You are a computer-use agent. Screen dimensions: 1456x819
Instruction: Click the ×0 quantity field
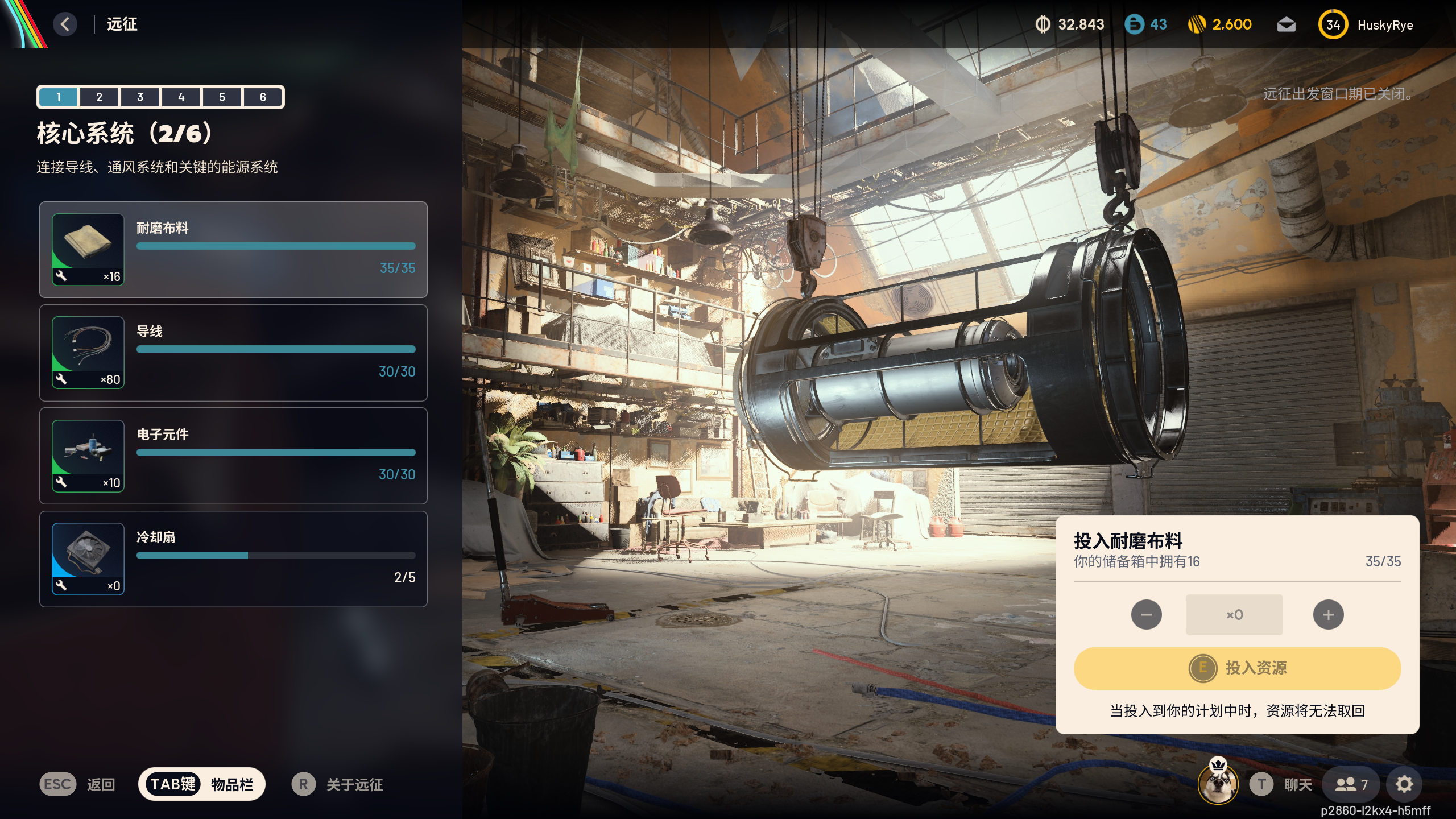click(1234, 615)
